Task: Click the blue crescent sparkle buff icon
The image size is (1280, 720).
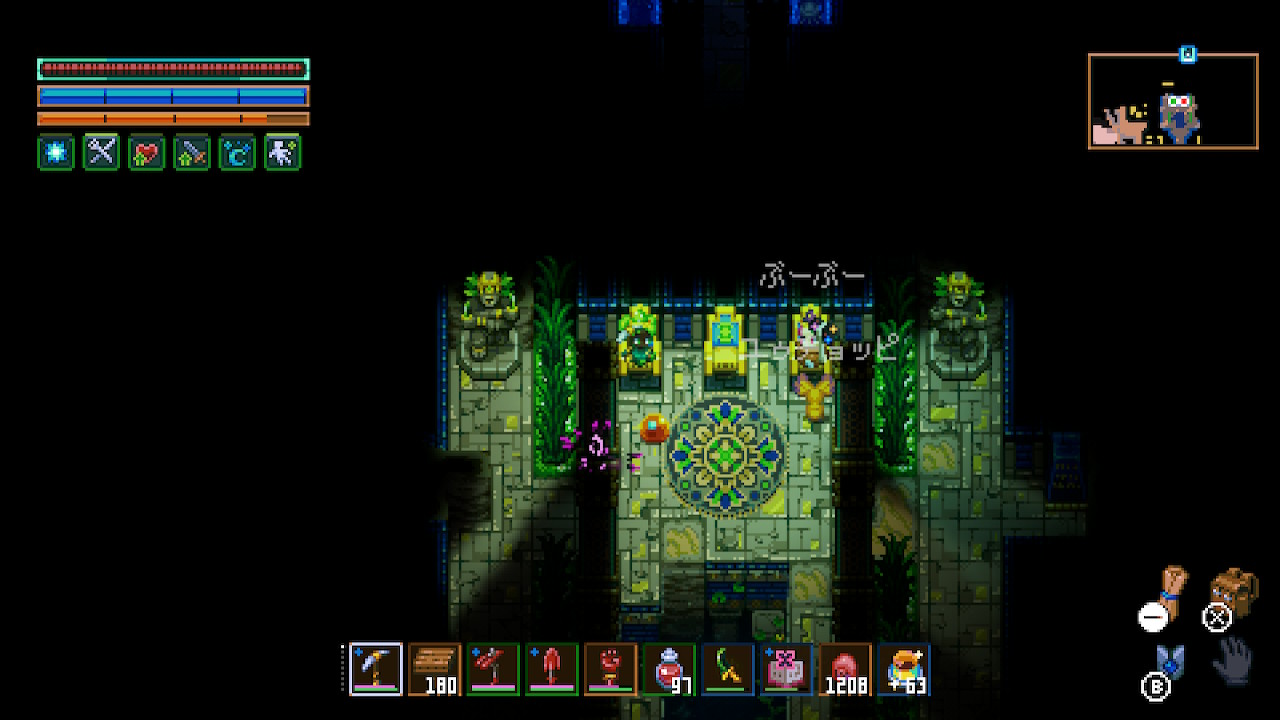Action: click(237, 153)
